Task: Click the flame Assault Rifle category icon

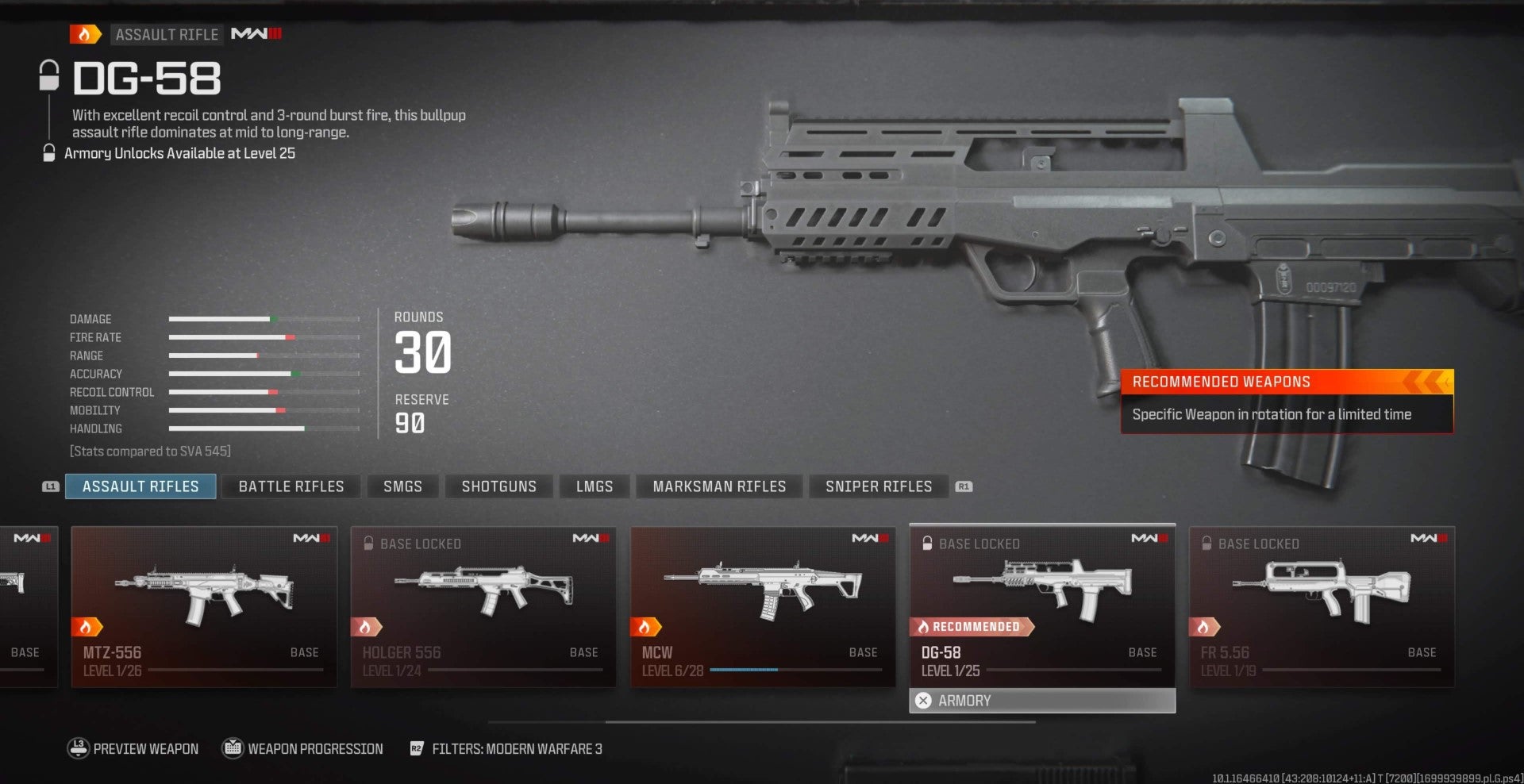Action: [x=85, y=34]
